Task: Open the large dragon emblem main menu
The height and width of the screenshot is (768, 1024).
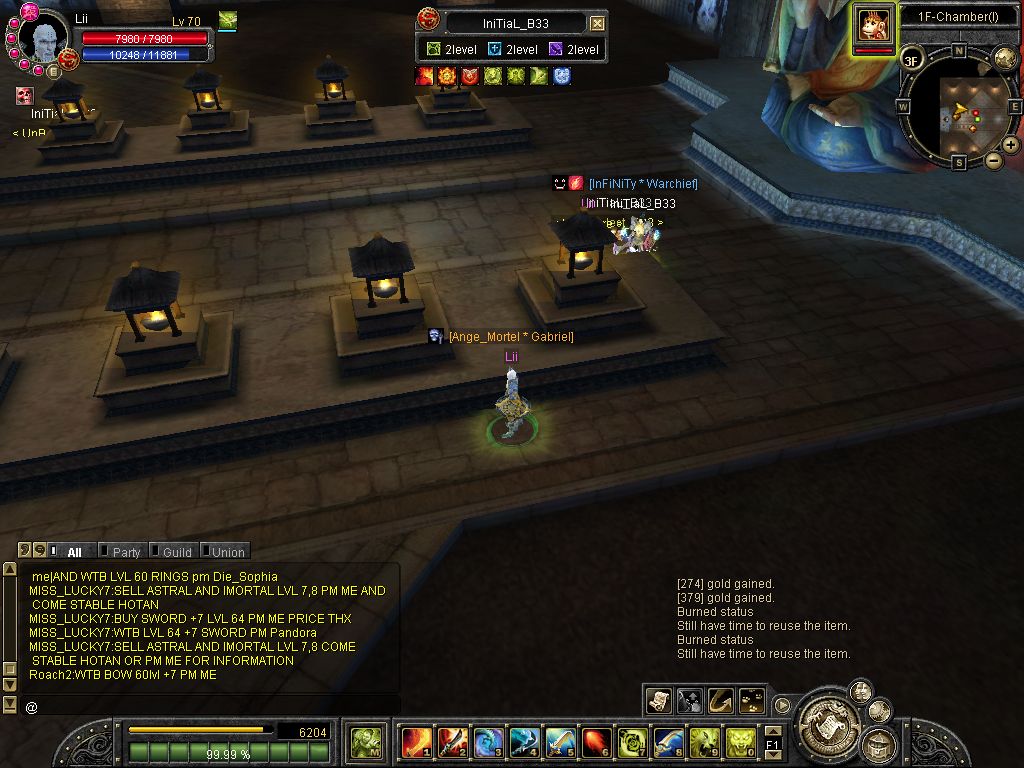Action: click(829, 717)
